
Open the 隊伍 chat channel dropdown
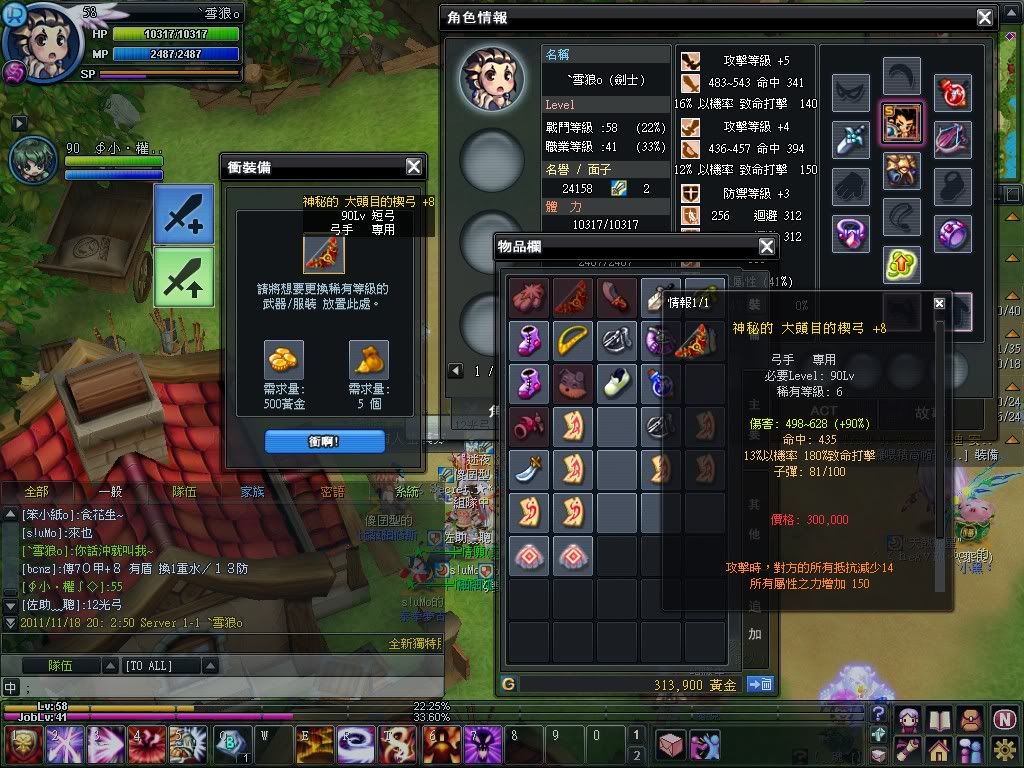pos(60,665)
